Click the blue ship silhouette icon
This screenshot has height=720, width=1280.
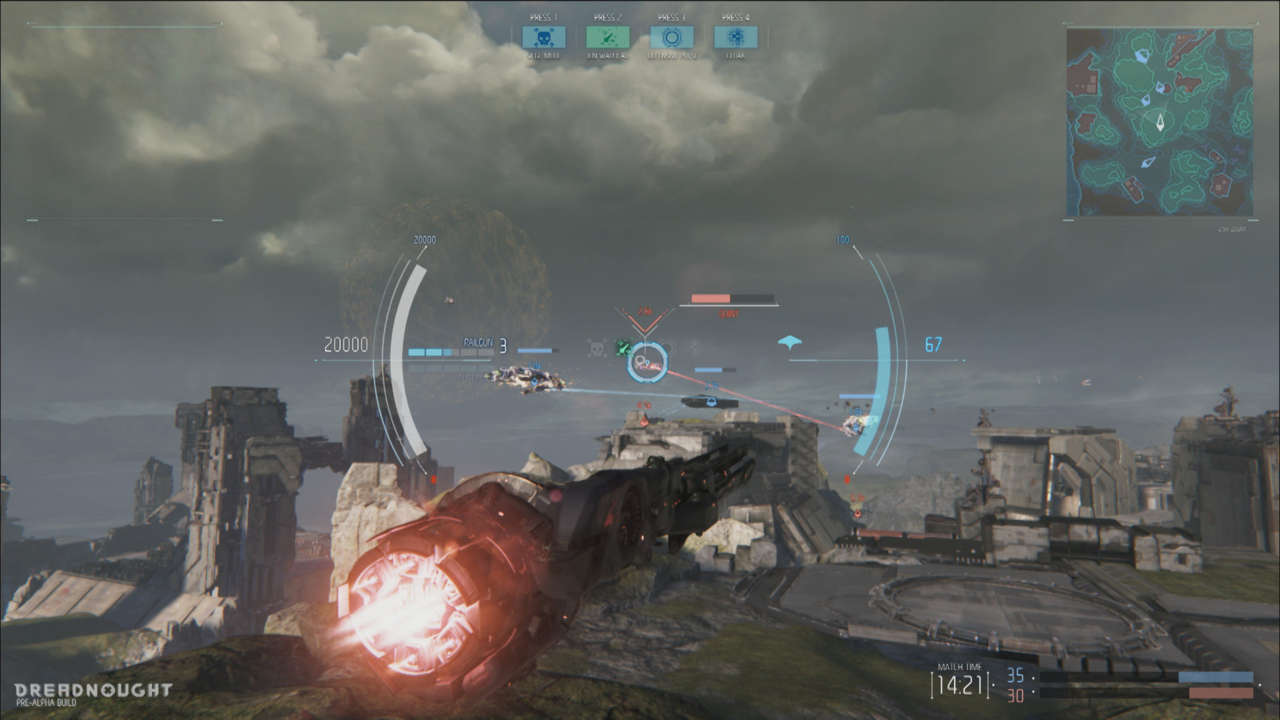click(x=790, y=343)
